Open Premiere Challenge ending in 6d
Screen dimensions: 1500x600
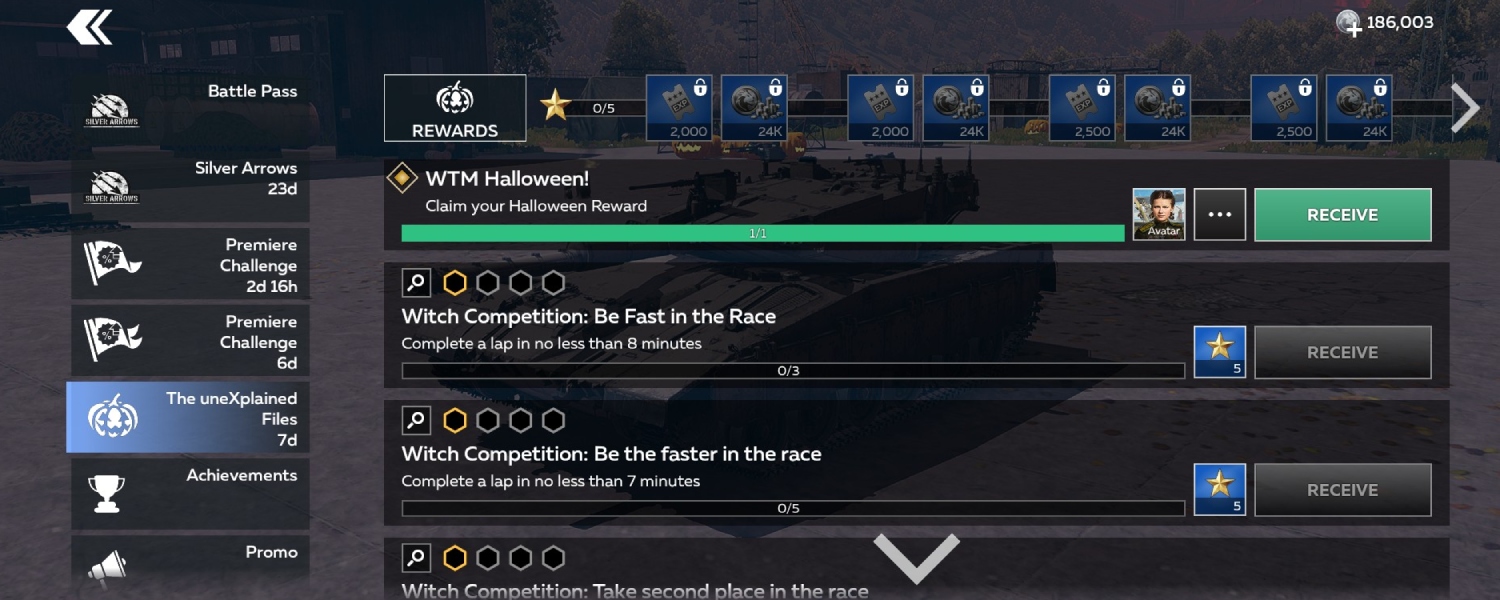[x=189, y=341]
